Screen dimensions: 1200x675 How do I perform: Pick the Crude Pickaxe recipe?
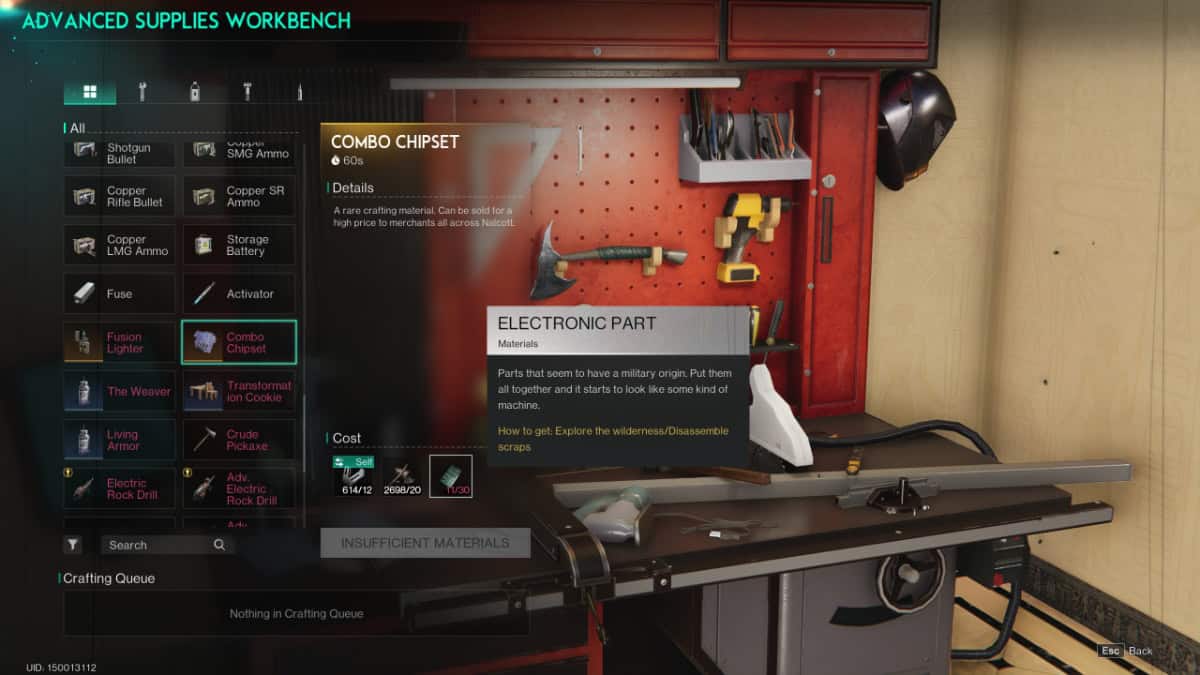click(x=239, y=440)
